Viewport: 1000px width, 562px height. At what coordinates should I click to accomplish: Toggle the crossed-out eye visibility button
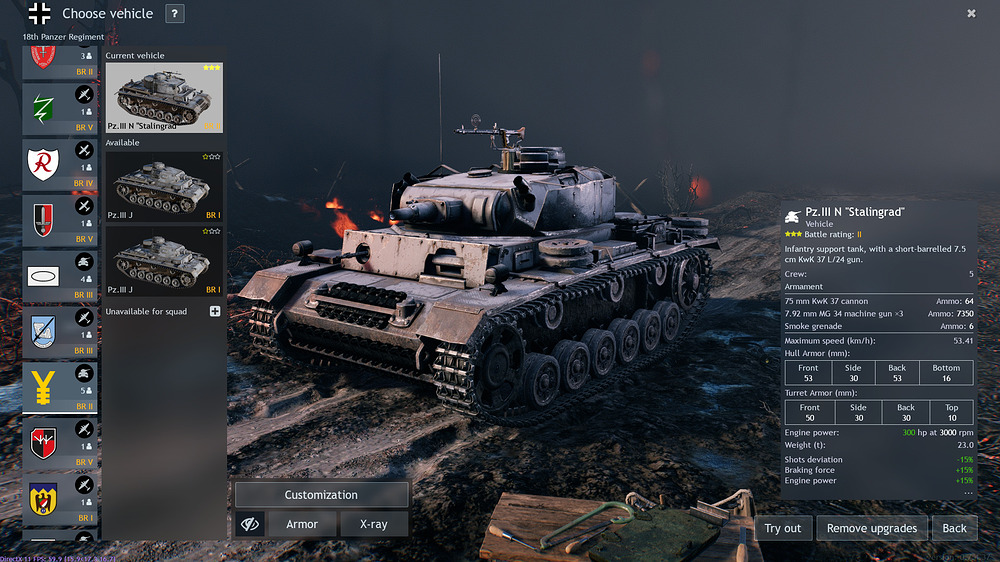tap(249, 524)
